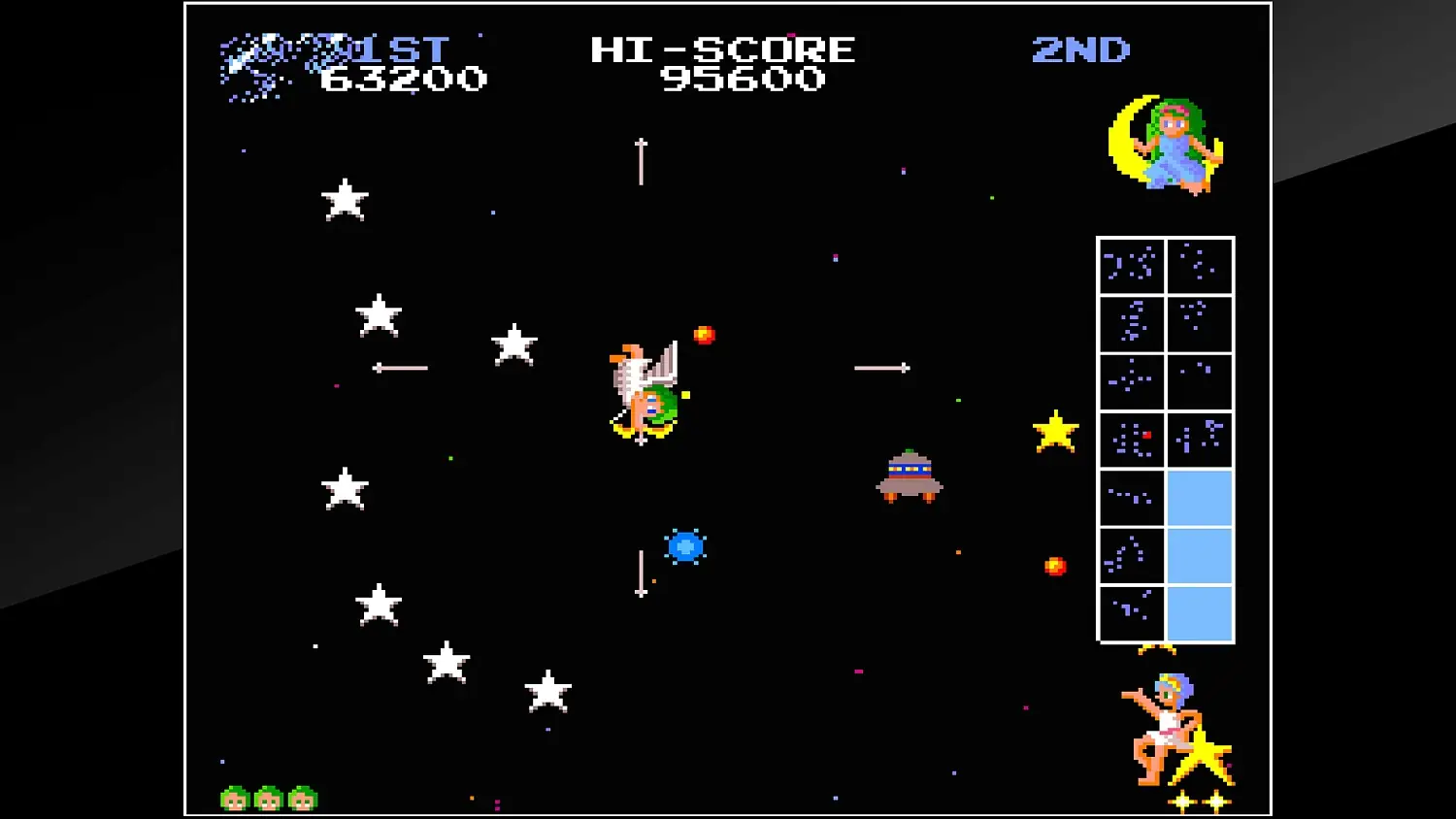This screenshot has width=1456, height=819.
Task: Click the red fireball projectile near the swan
Action: point(704,337)
